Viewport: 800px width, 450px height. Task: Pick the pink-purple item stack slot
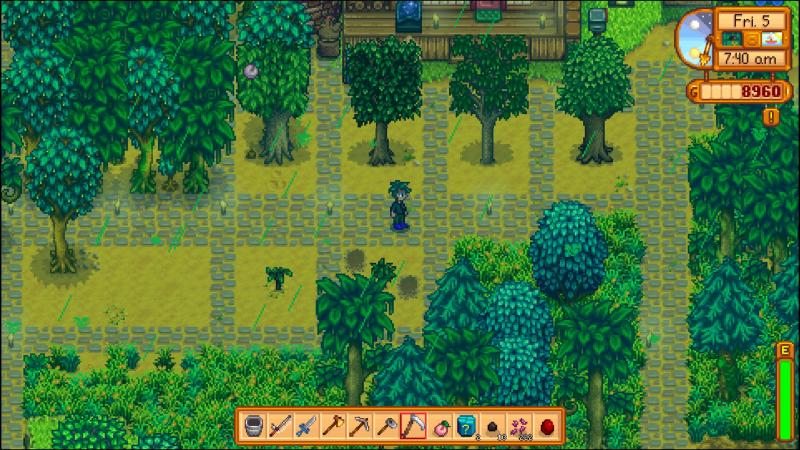(520, 424)
